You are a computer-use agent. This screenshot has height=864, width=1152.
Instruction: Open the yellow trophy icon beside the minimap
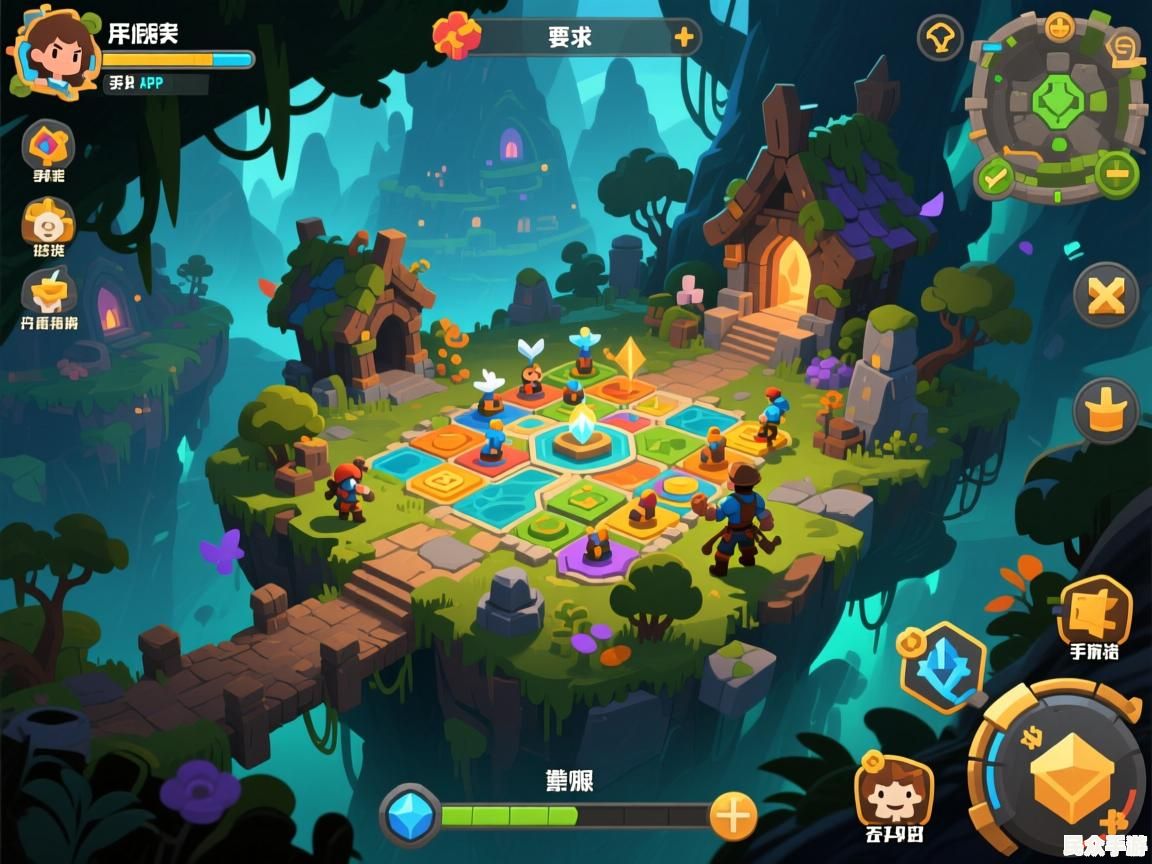click(x=940, y=38)
